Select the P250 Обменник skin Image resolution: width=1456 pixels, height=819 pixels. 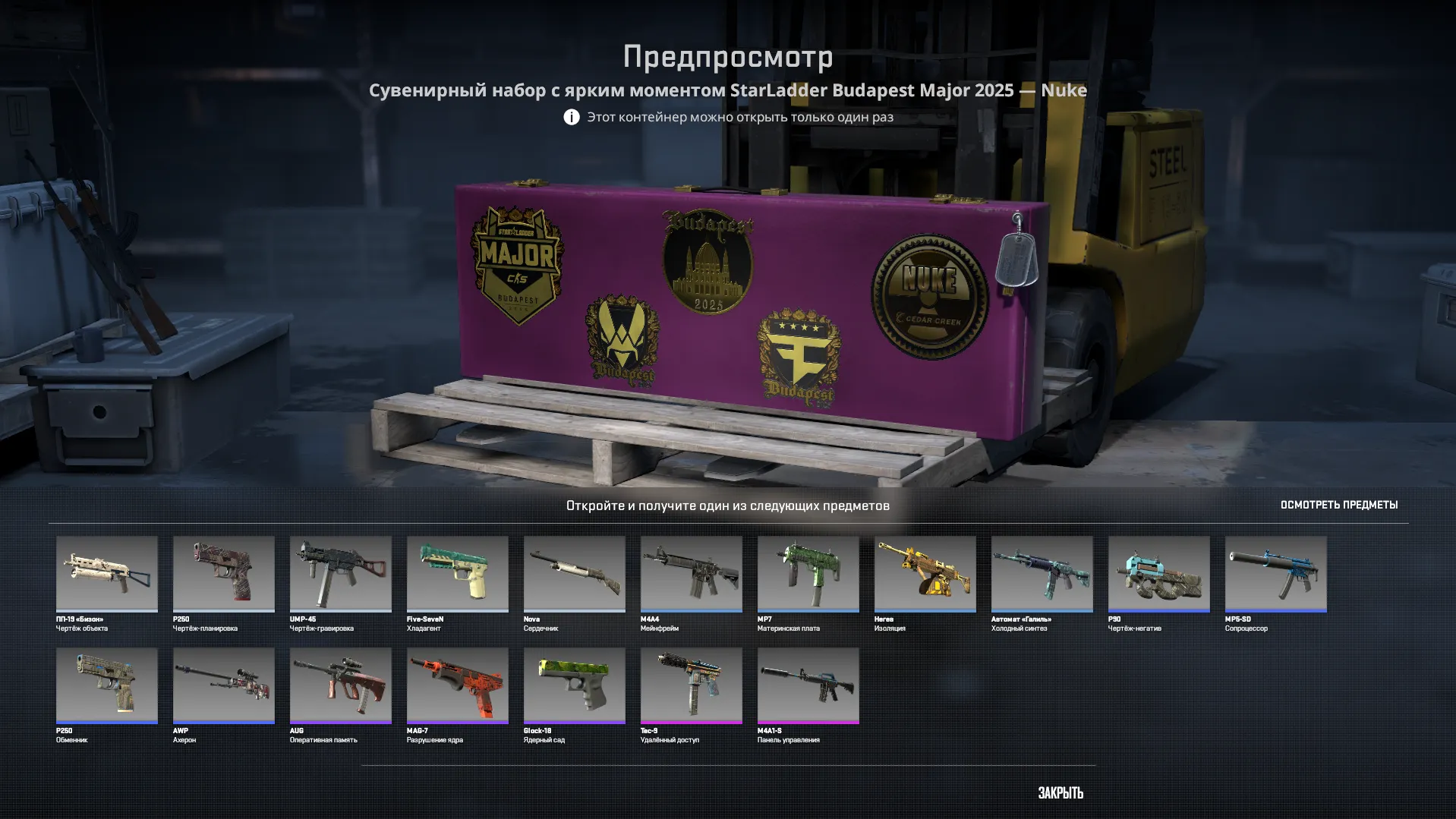[x=106, y=685]
